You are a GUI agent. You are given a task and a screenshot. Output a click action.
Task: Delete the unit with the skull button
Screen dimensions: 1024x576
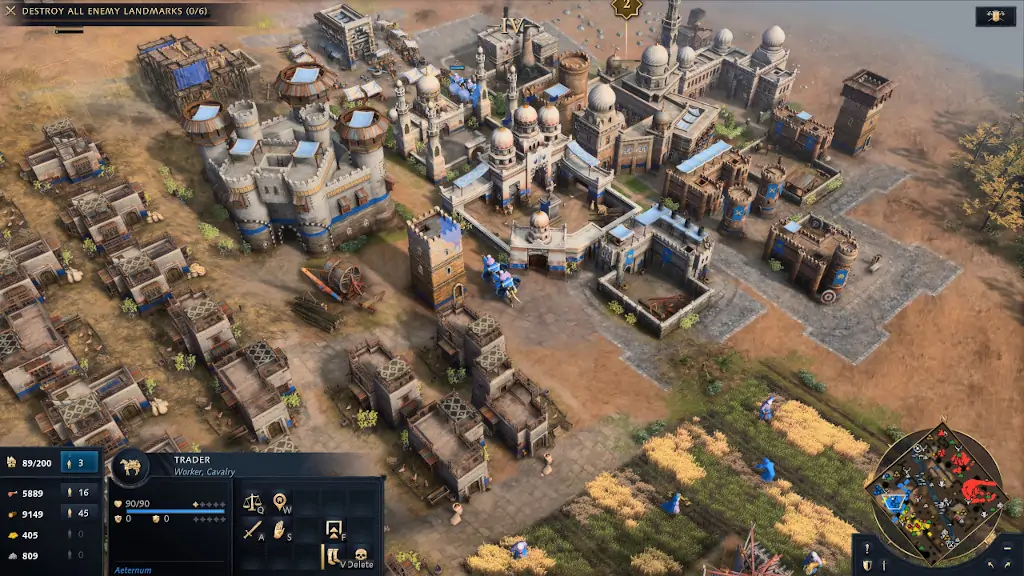pos(360,556)
